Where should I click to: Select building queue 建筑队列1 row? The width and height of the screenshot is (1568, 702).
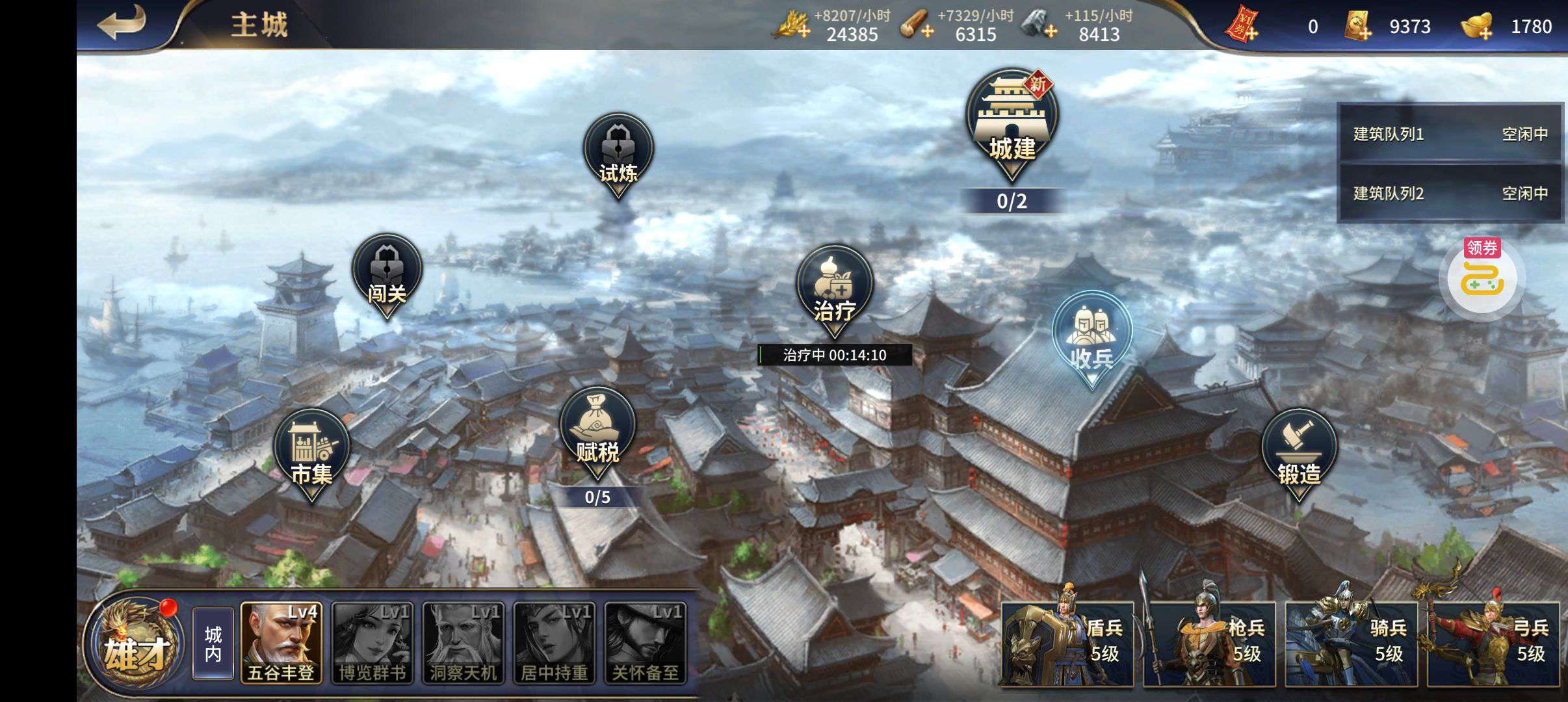click(1450, 134)
